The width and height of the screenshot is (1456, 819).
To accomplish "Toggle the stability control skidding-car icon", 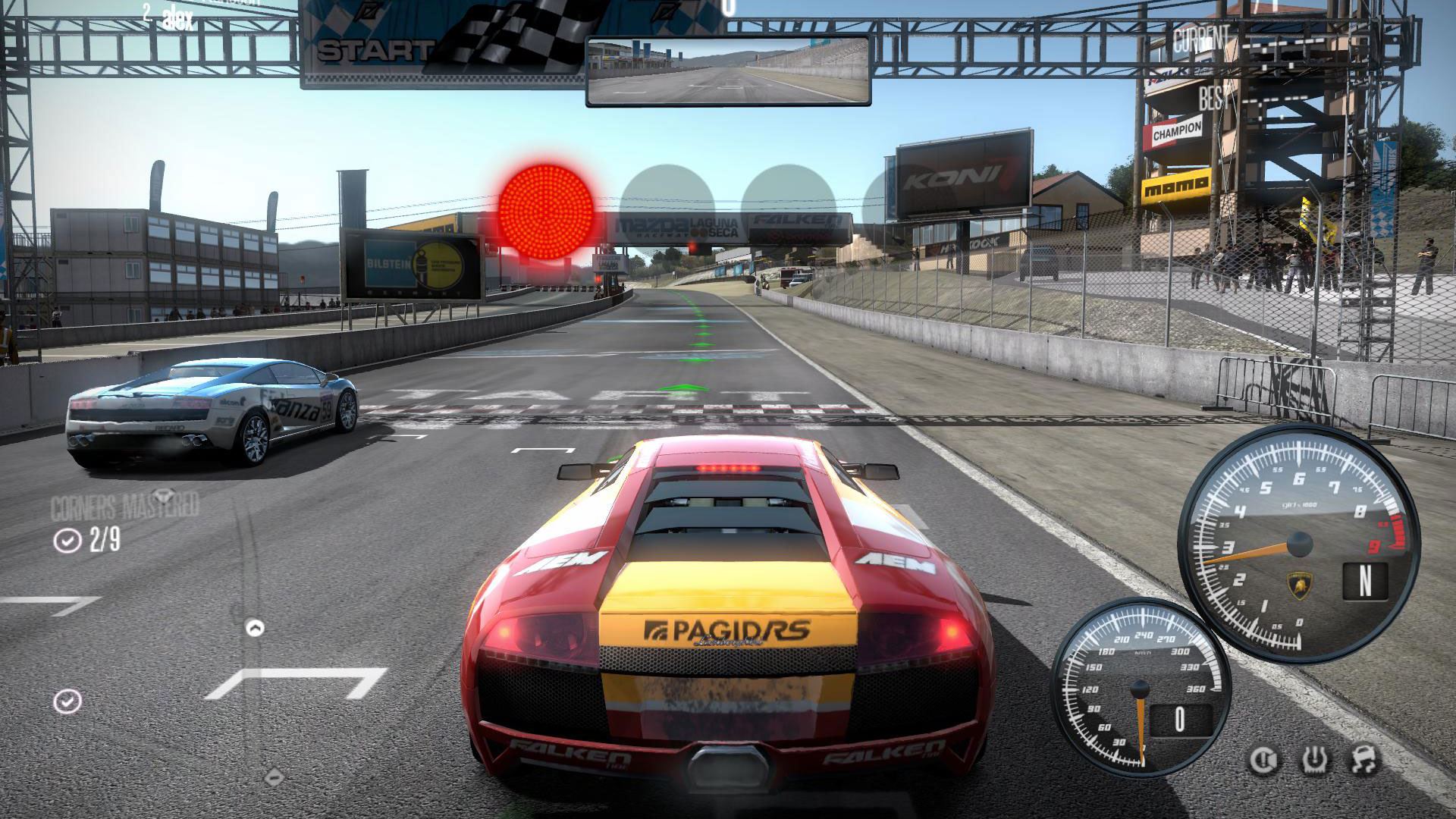I will (1365, 760).
